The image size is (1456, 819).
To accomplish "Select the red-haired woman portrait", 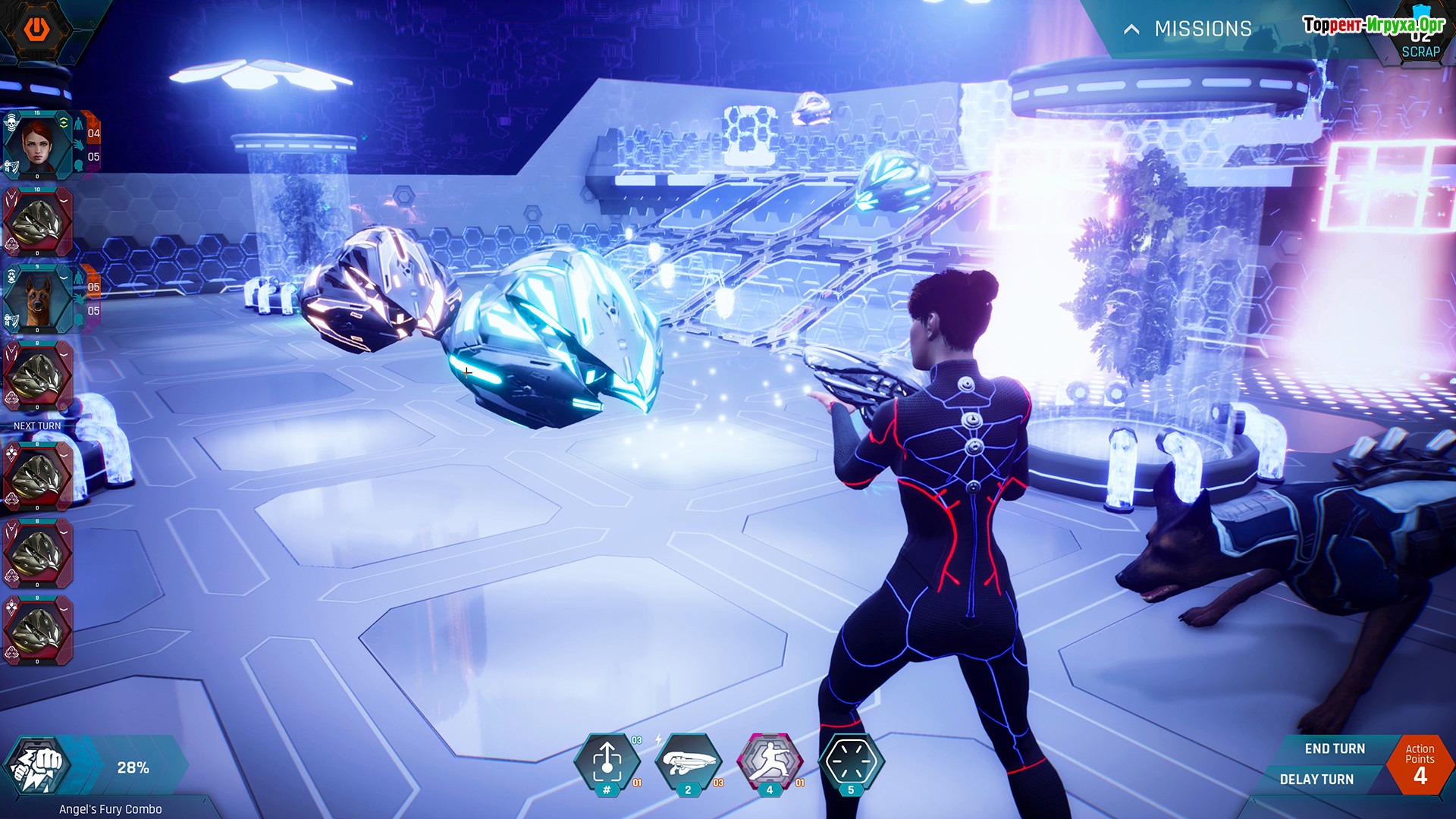I will (x=37, y=144).
